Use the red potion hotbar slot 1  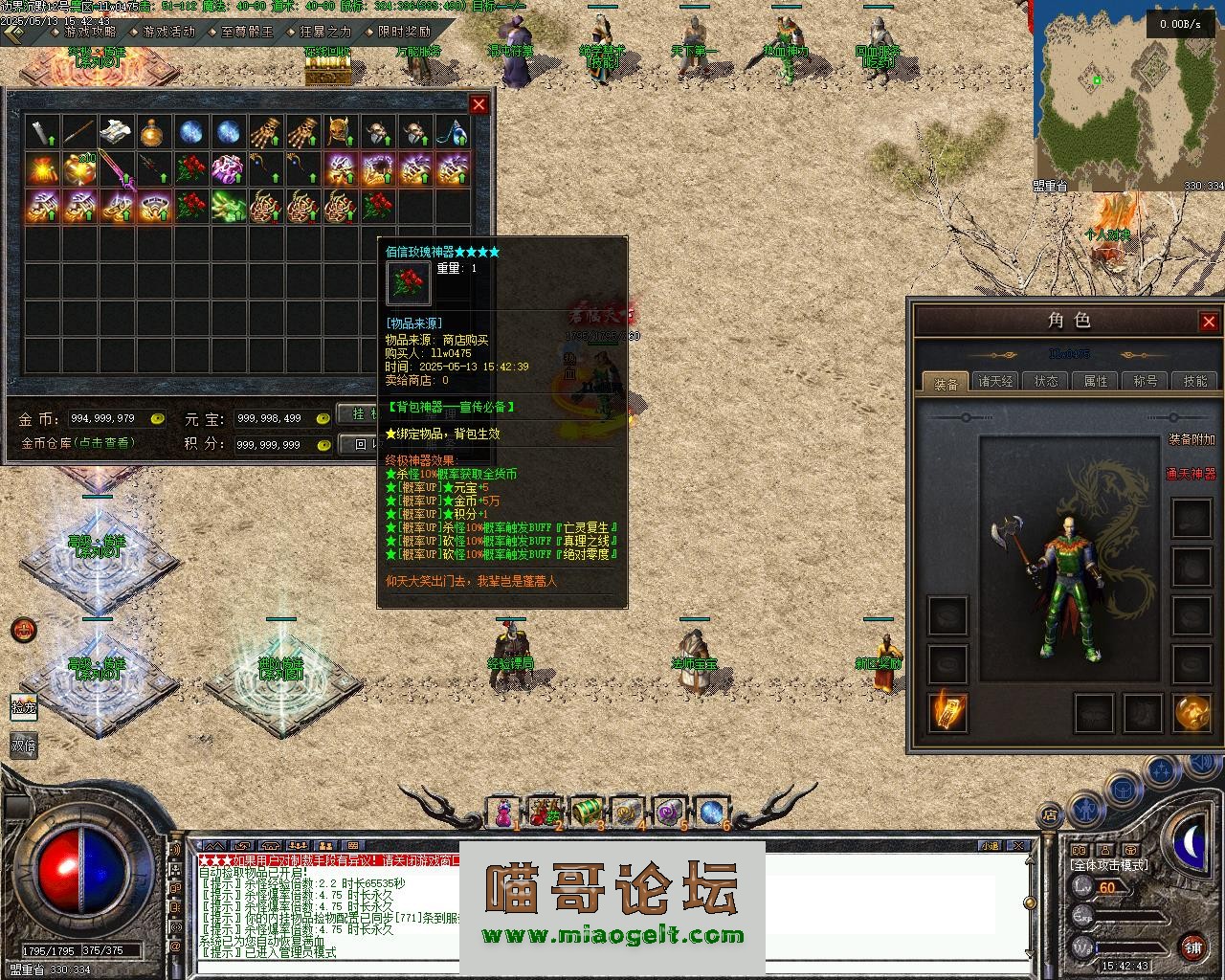pos(503,813)
